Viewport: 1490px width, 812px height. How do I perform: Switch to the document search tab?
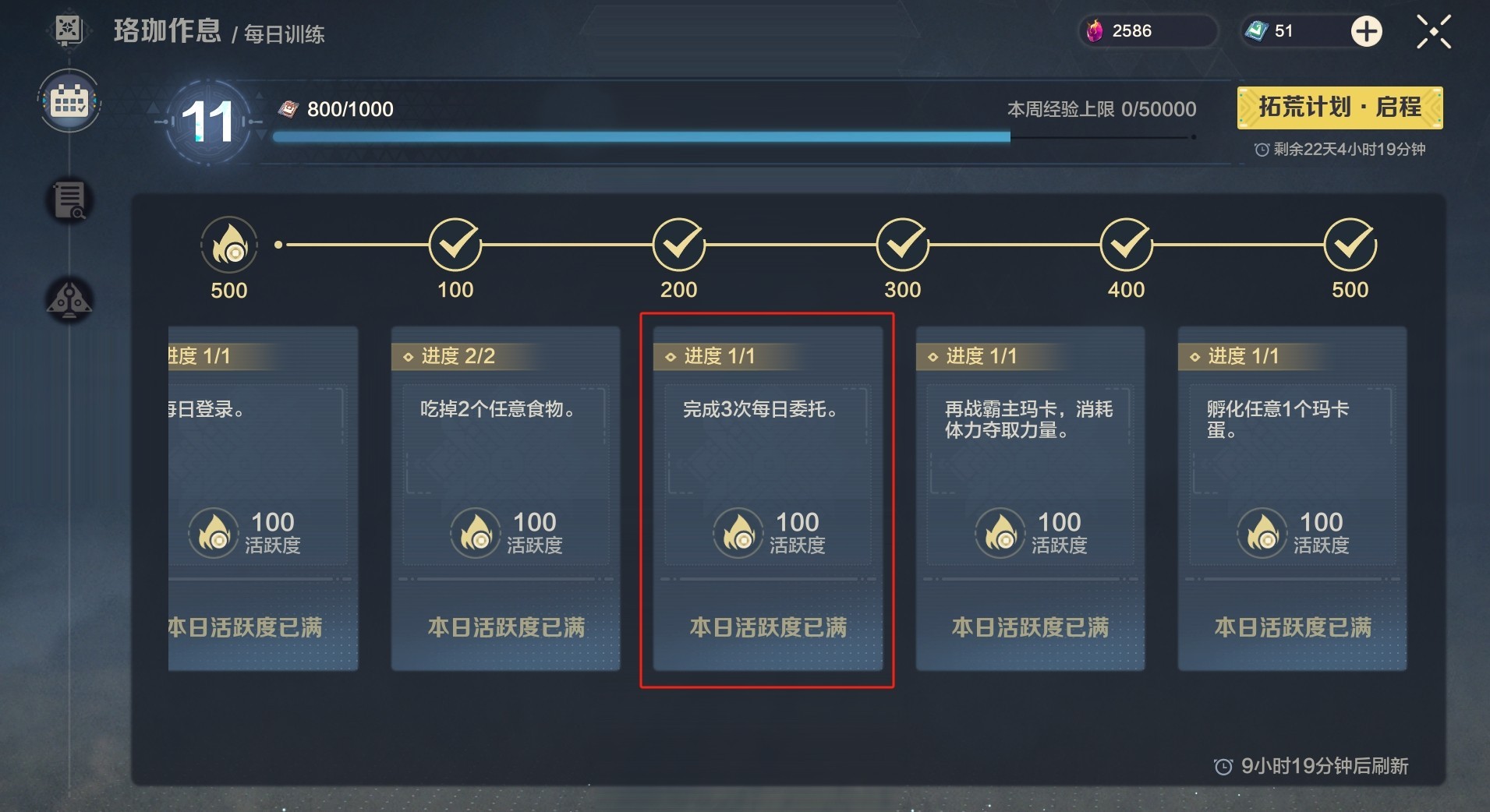69,200
